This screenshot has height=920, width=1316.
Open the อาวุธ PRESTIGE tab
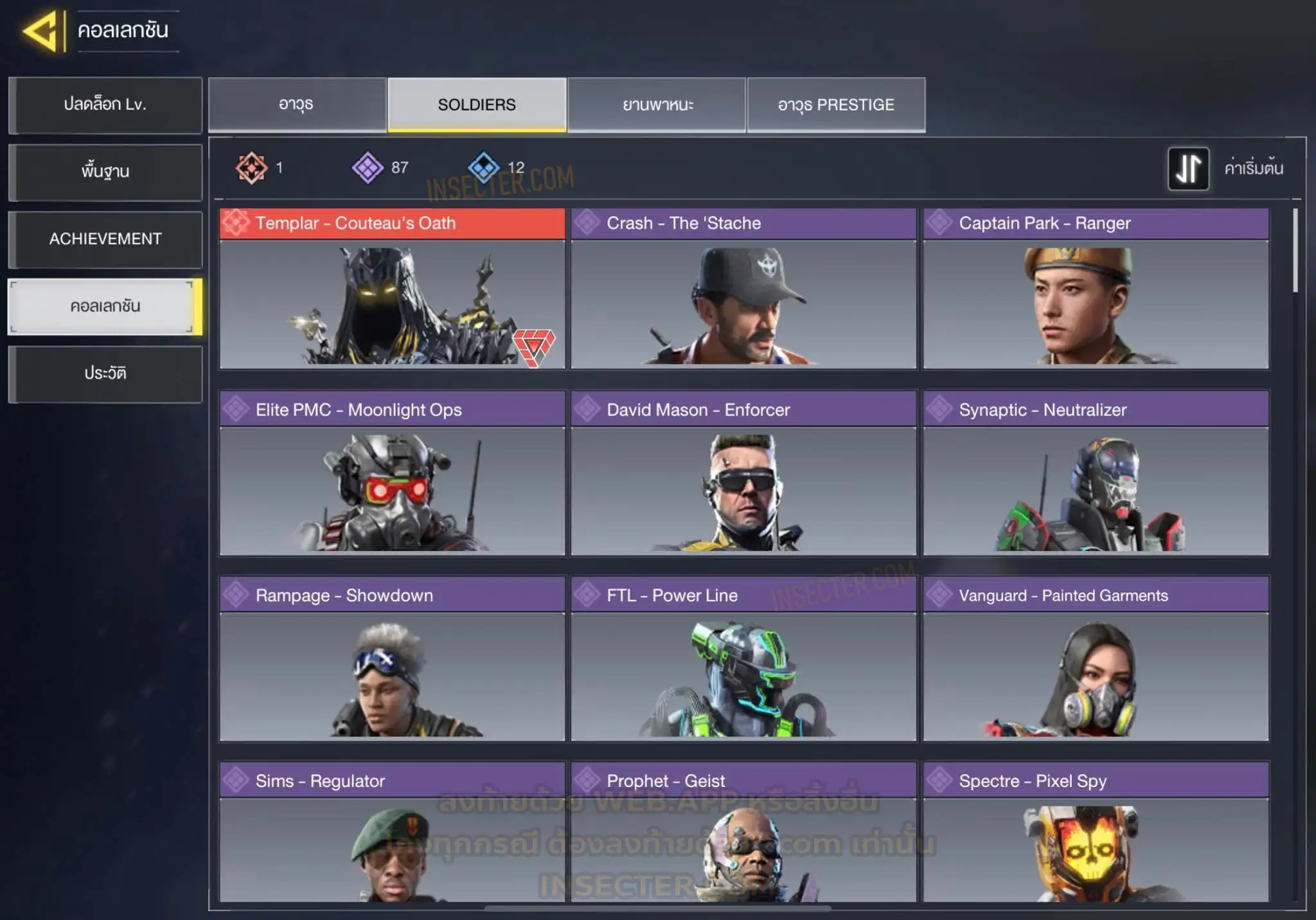click(x=836, y=105)
